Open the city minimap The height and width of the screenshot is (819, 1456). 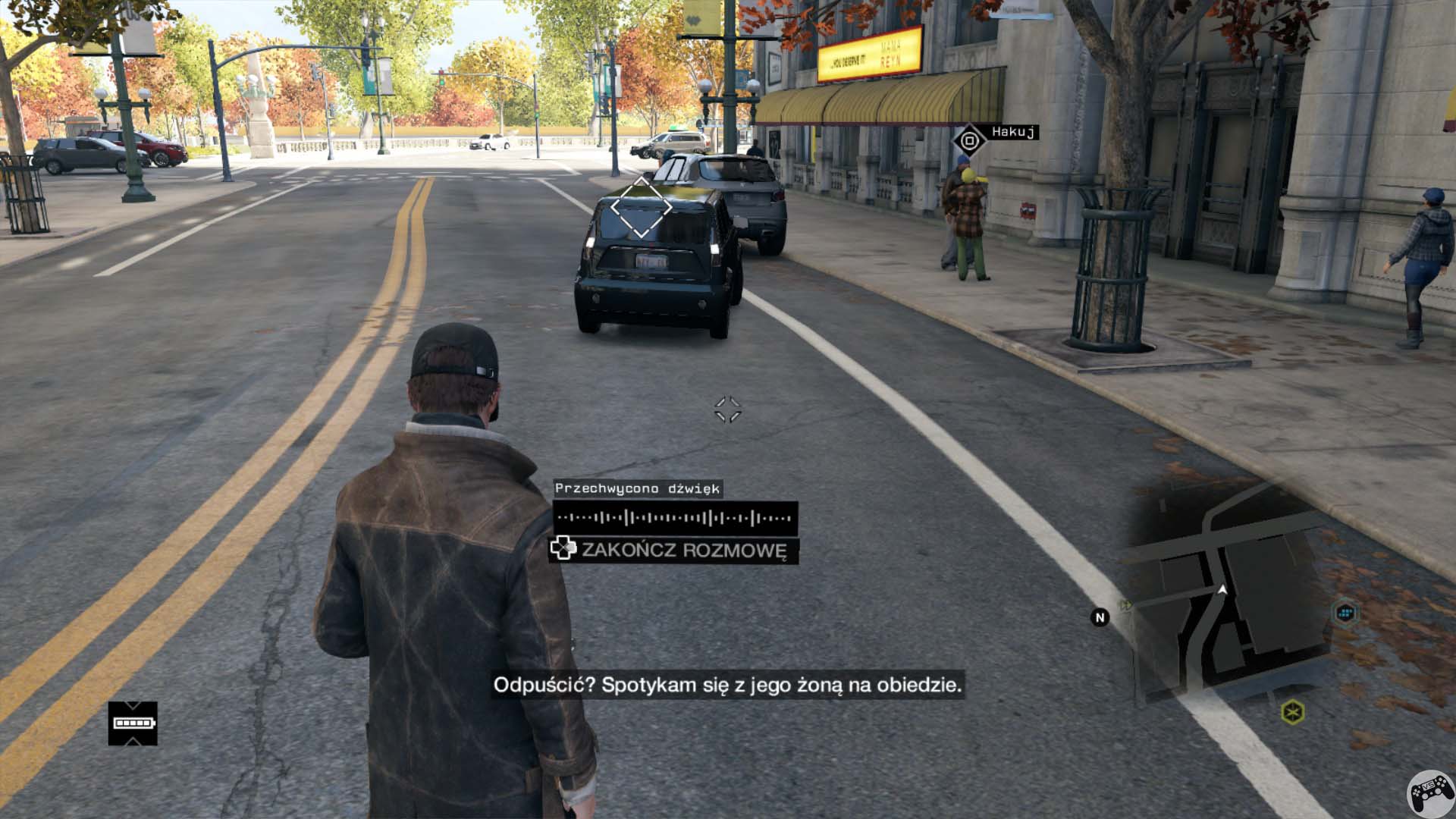[x=1228, y=599]
